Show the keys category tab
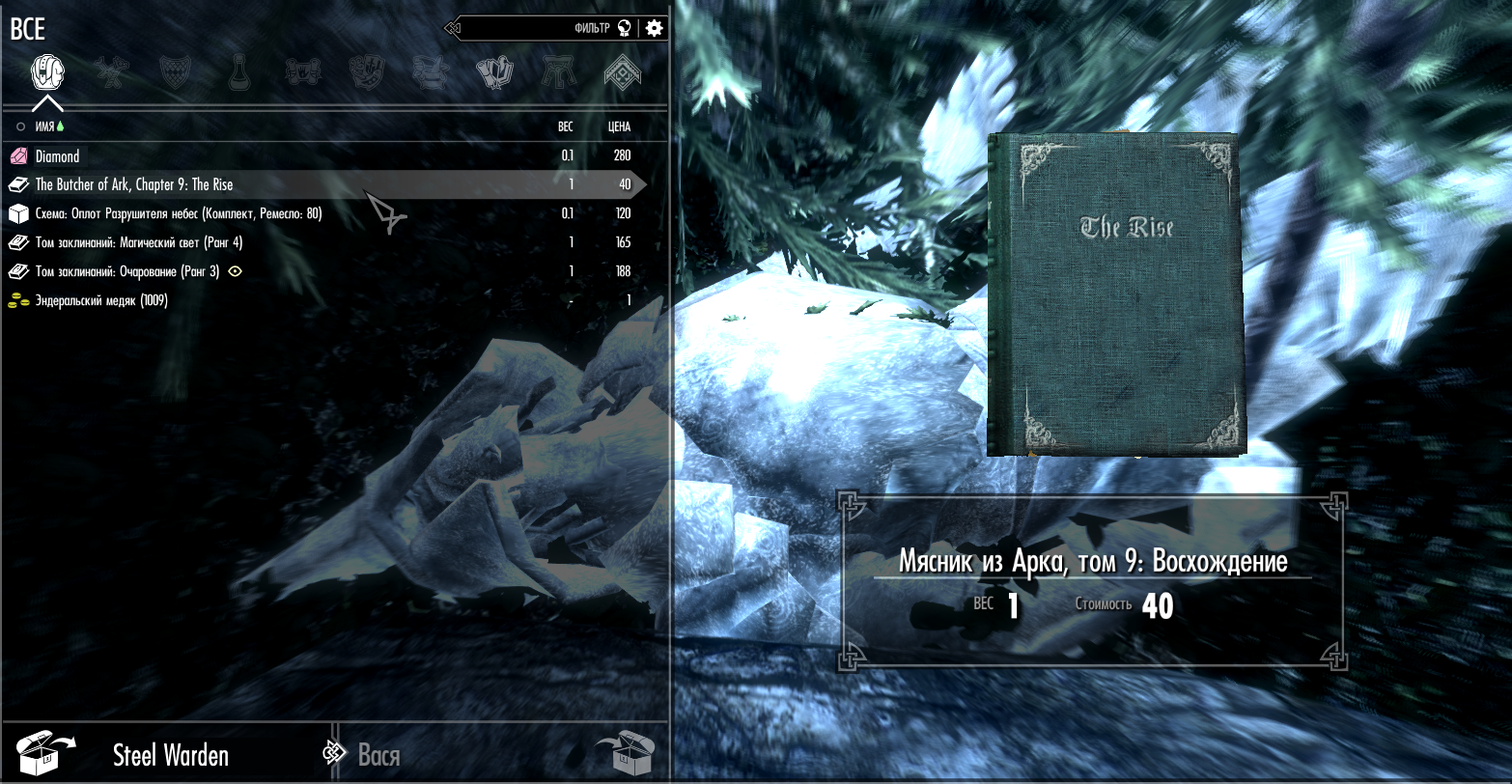 click(x=558, y=71)
